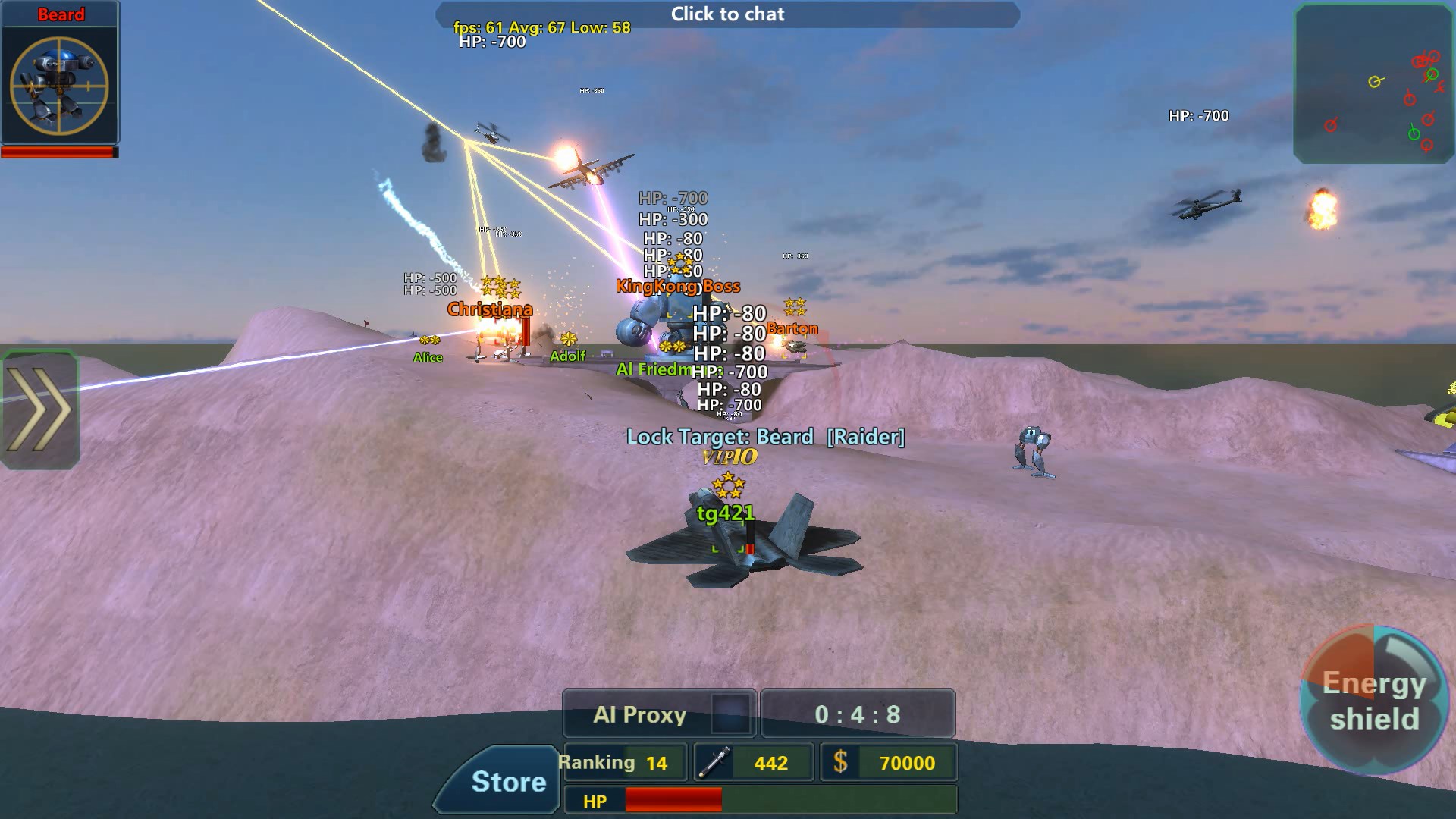Open the Store

click(509, 781)
